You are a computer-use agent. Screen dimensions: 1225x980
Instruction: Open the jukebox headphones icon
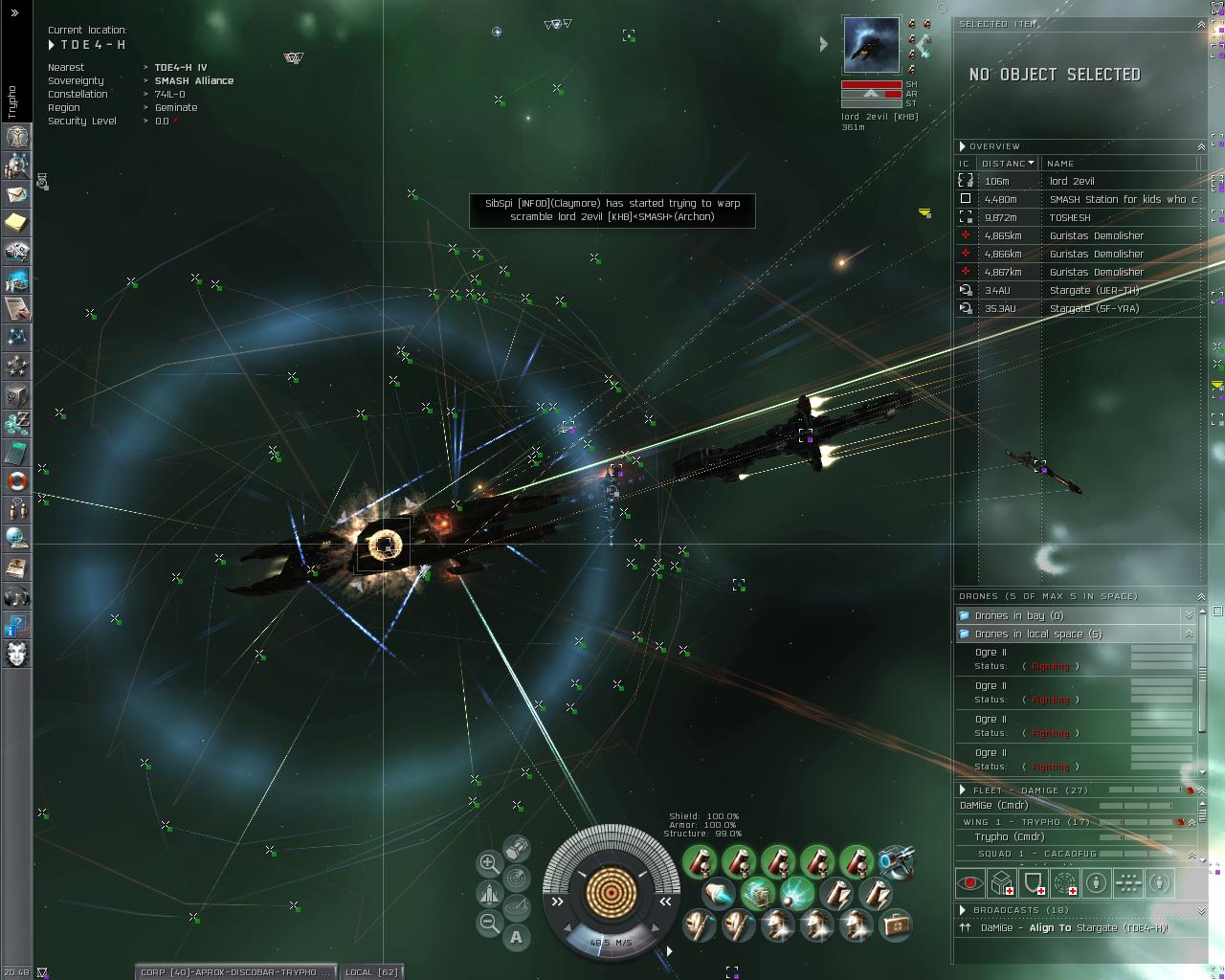(17, 596)
